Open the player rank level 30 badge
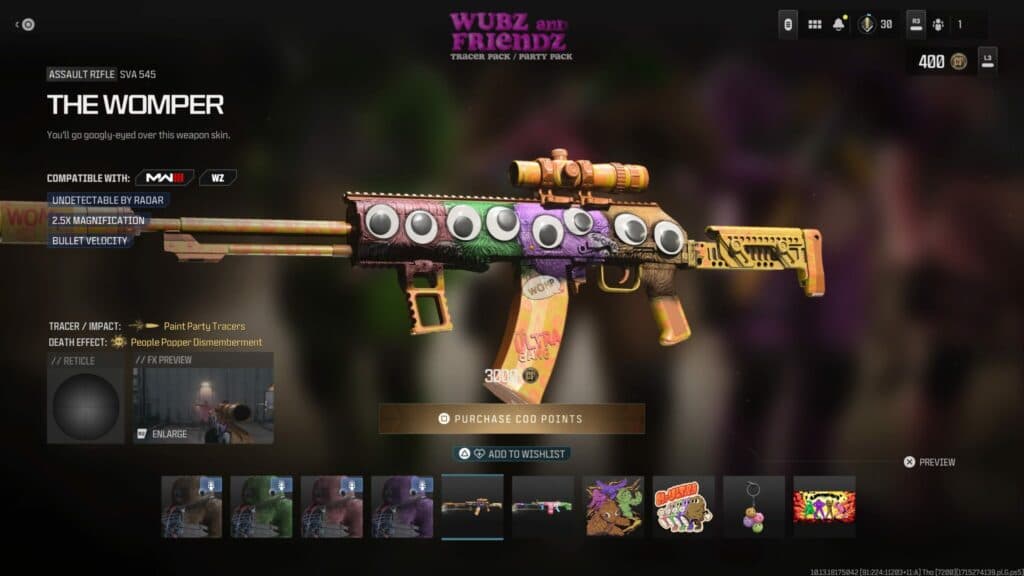 (875, 24)
